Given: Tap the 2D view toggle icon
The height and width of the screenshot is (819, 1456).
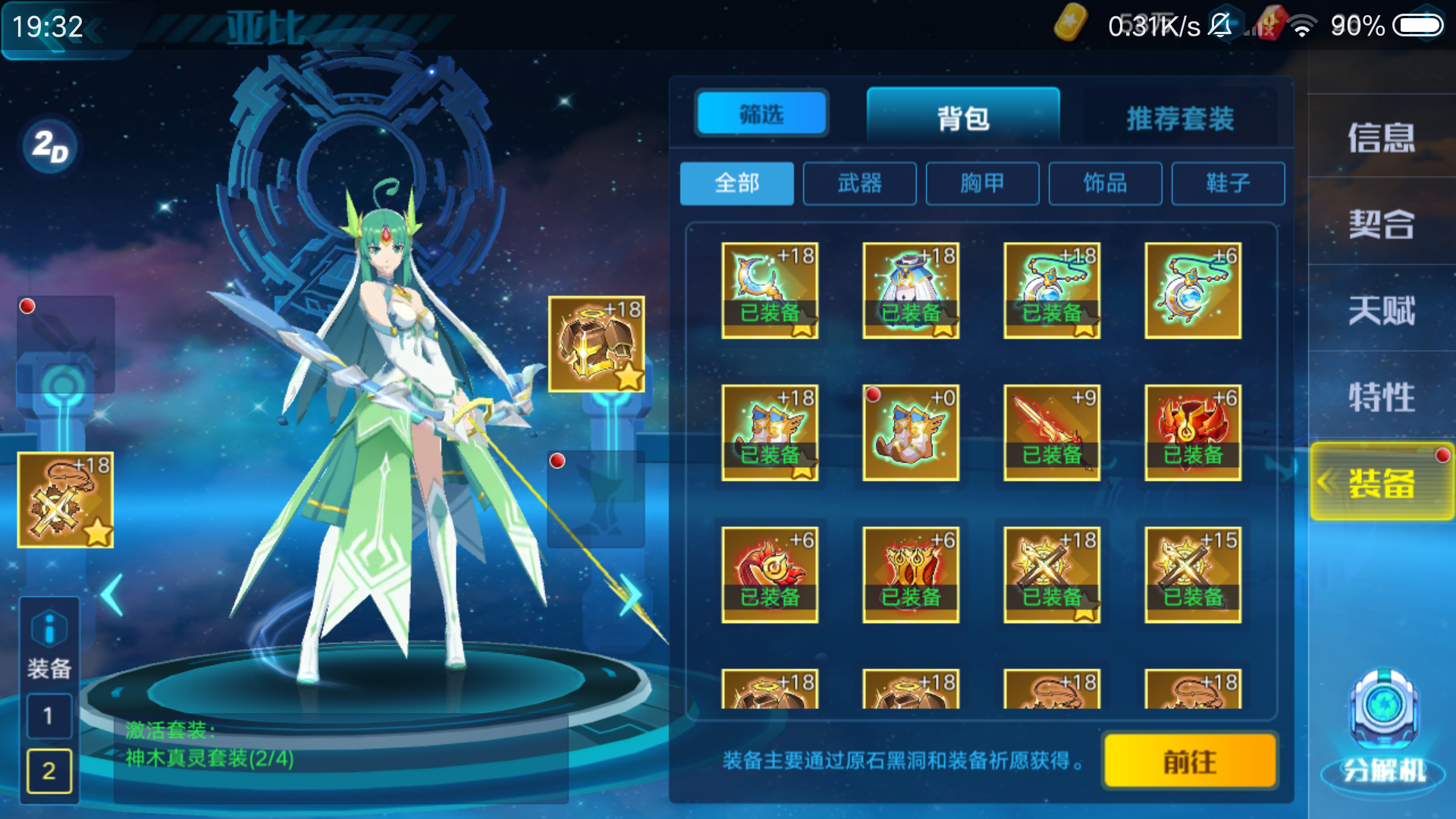Looking at the screenshot, I should pyautogui.click(x=52, y=146).
